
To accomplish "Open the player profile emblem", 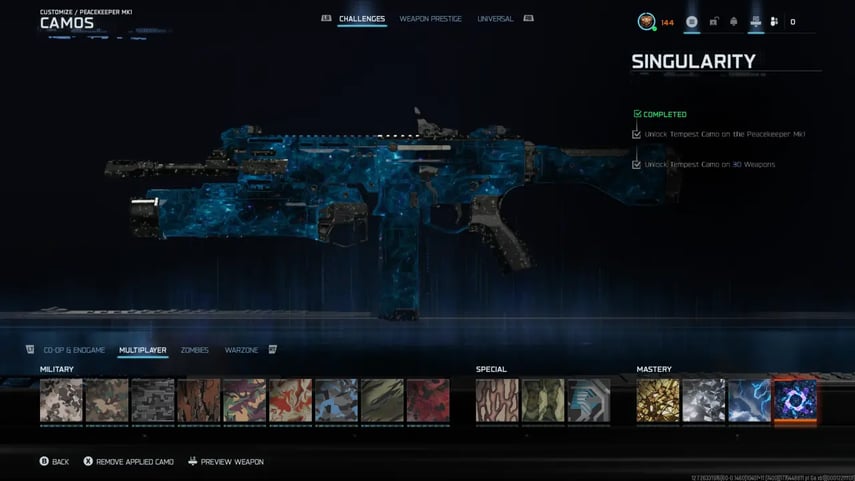I will [646, 21].
